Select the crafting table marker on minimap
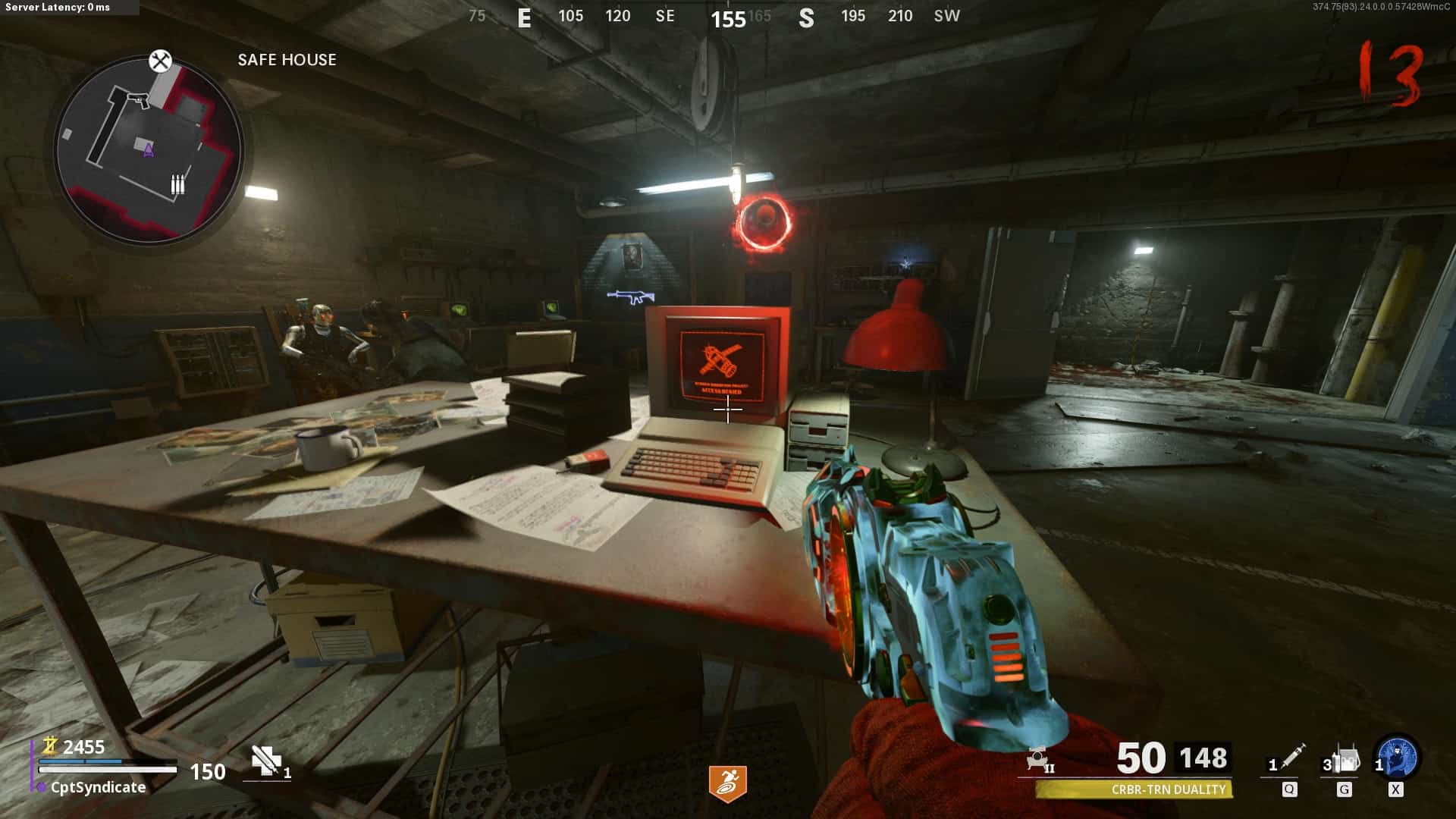Viewport: 1456px width, 819px height. (x=160, y=61)
